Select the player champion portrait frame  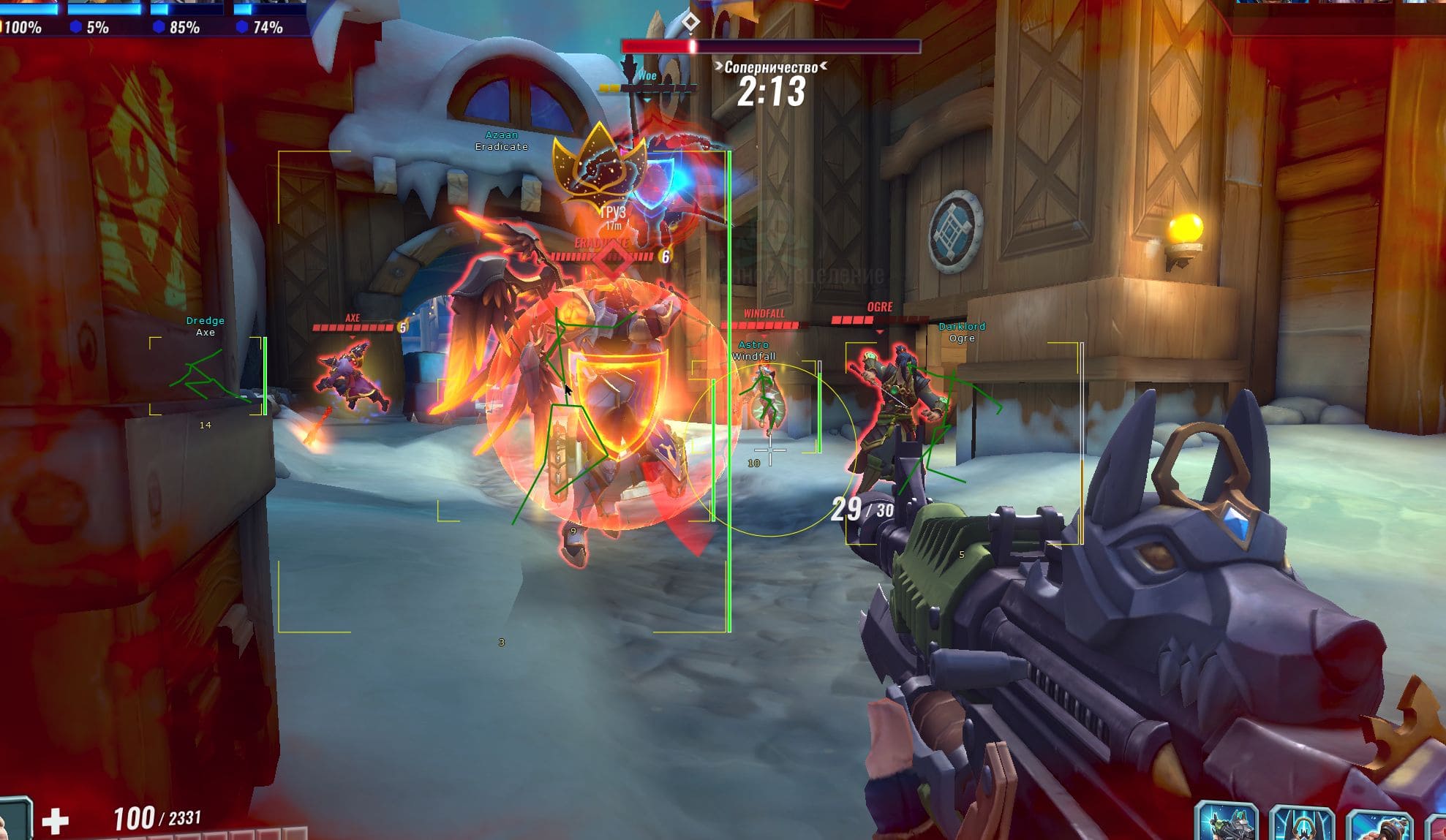pos(15,820)
